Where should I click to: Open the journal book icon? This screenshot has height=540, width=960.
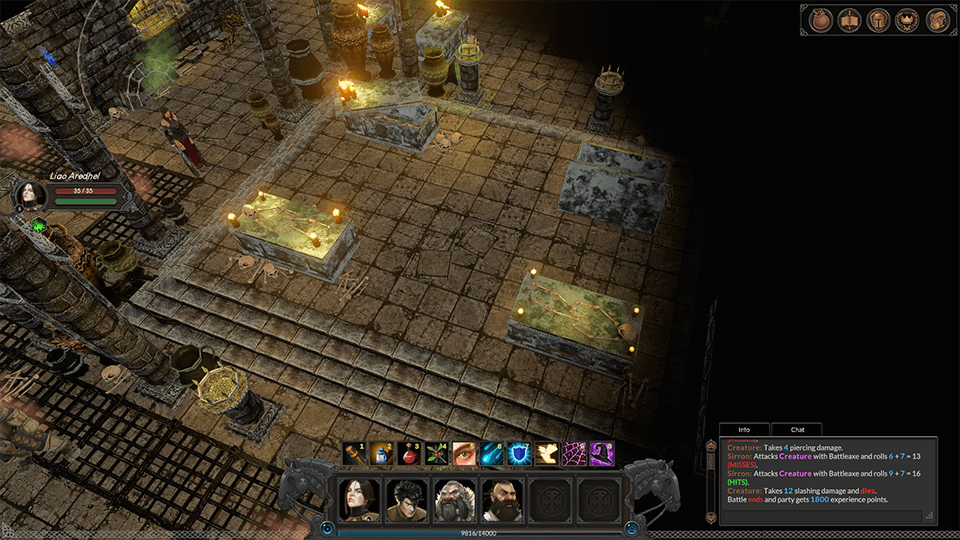coord(849,20)
